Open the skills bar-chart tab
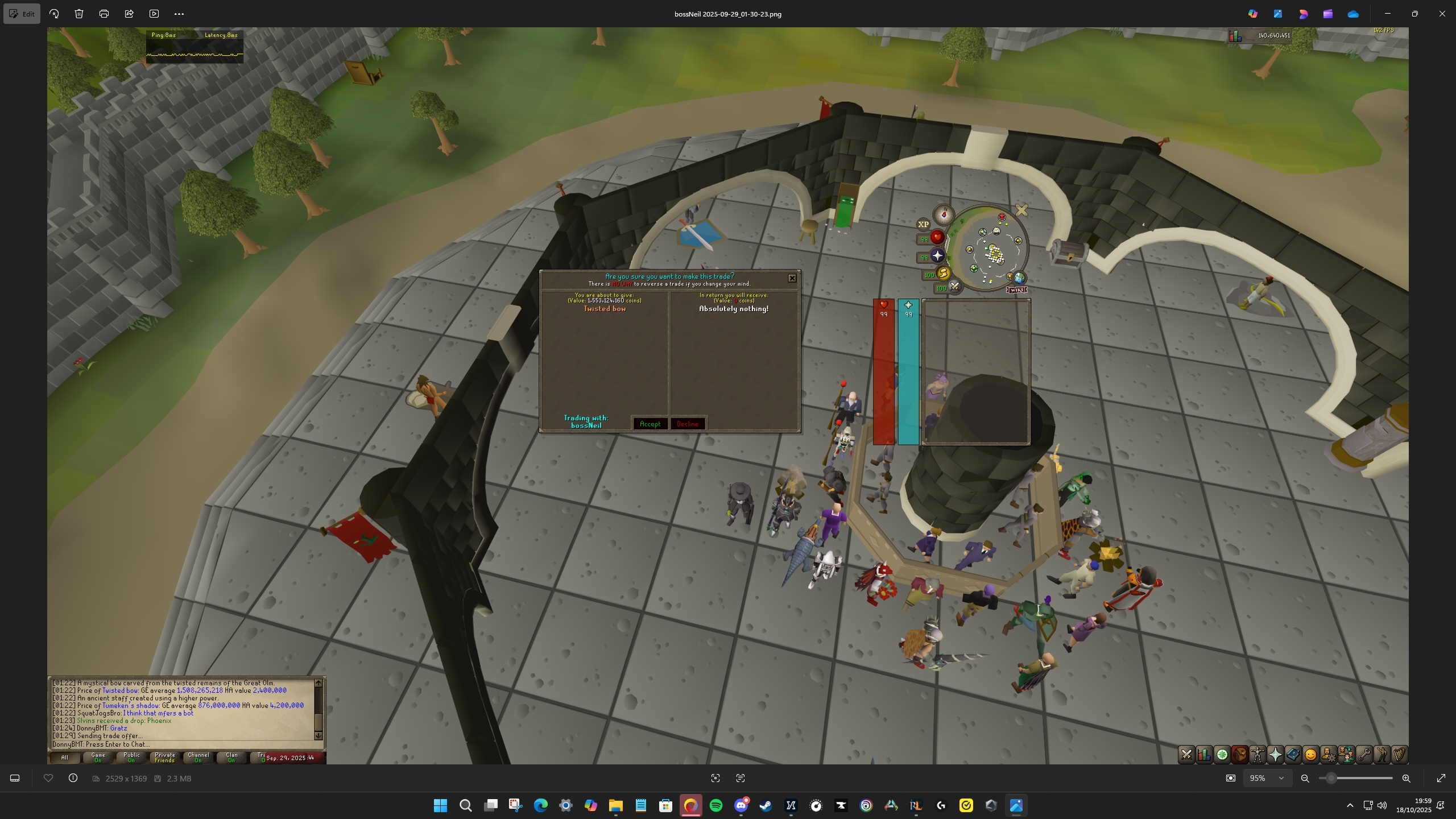The width and height of the screenshot is (1456, 819). 1204,755
